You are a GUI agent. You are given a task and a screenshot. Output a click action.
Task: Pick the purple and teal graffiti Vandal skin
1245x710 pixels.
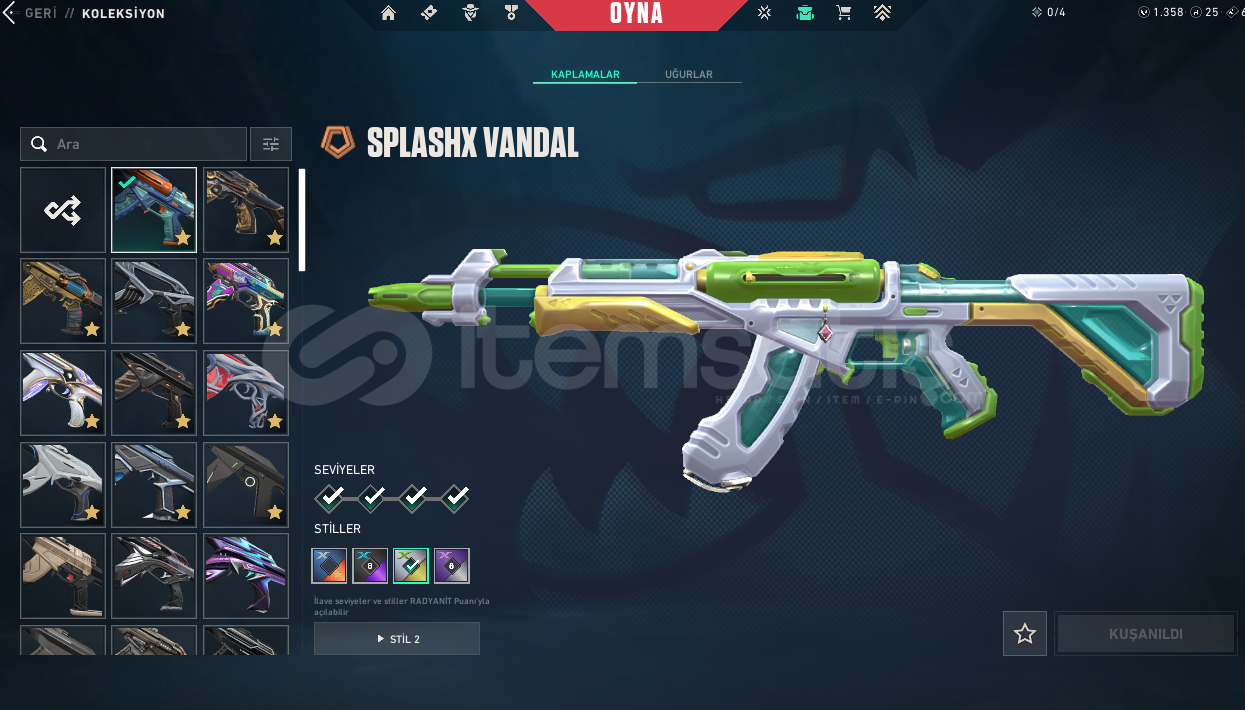[x=246, y=301]
